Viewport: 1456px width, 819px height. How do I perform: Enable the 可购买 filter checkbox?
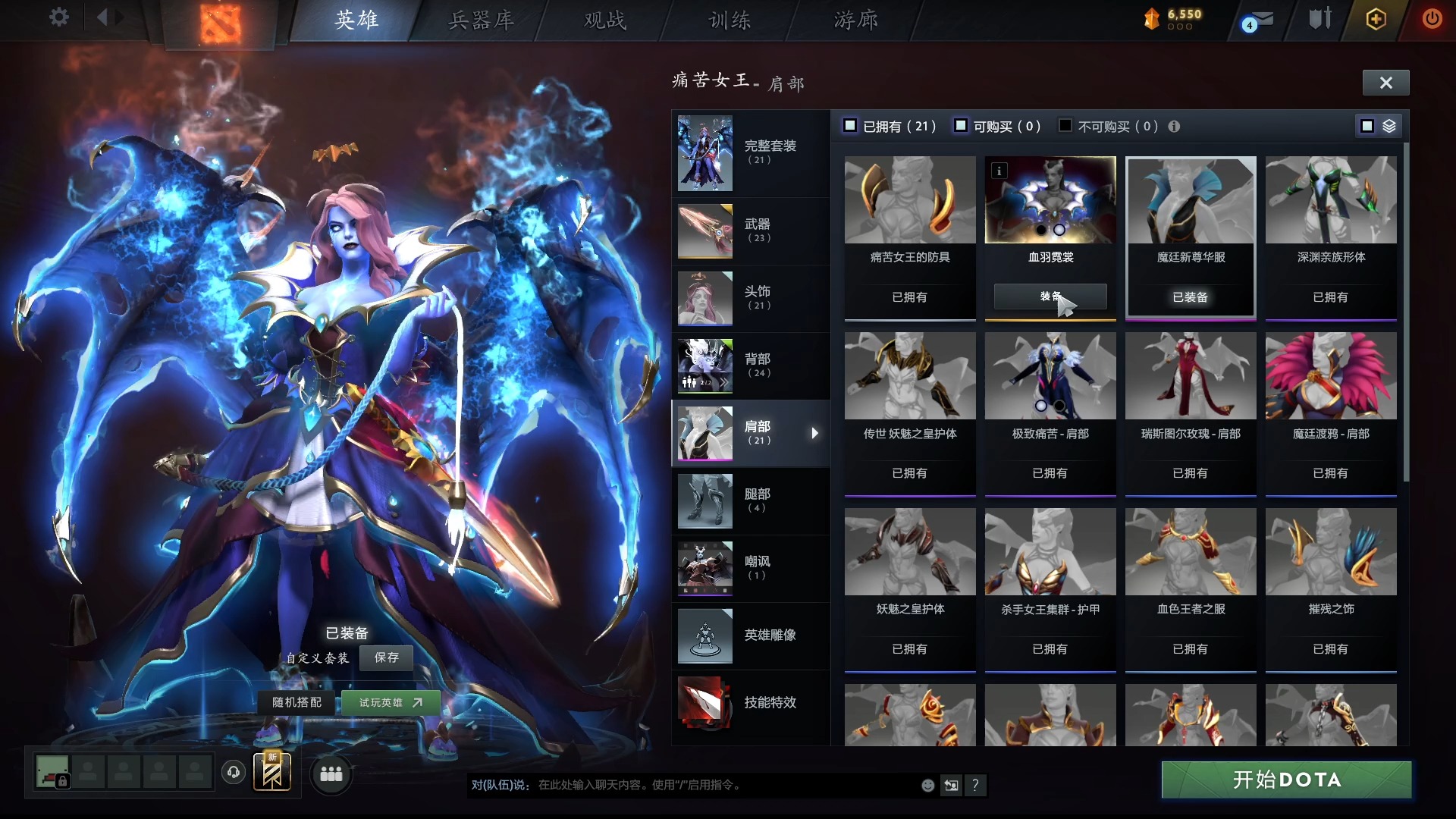pos(962,125)
